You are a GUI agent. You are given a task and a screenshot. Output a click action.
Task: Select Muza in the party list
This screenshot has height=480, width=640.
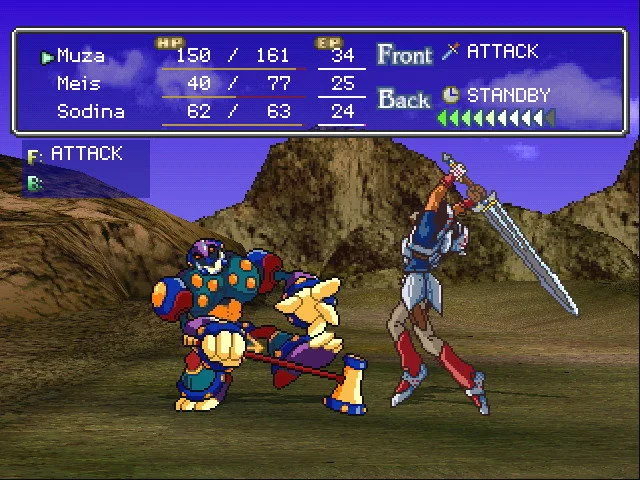pos(81,56)
